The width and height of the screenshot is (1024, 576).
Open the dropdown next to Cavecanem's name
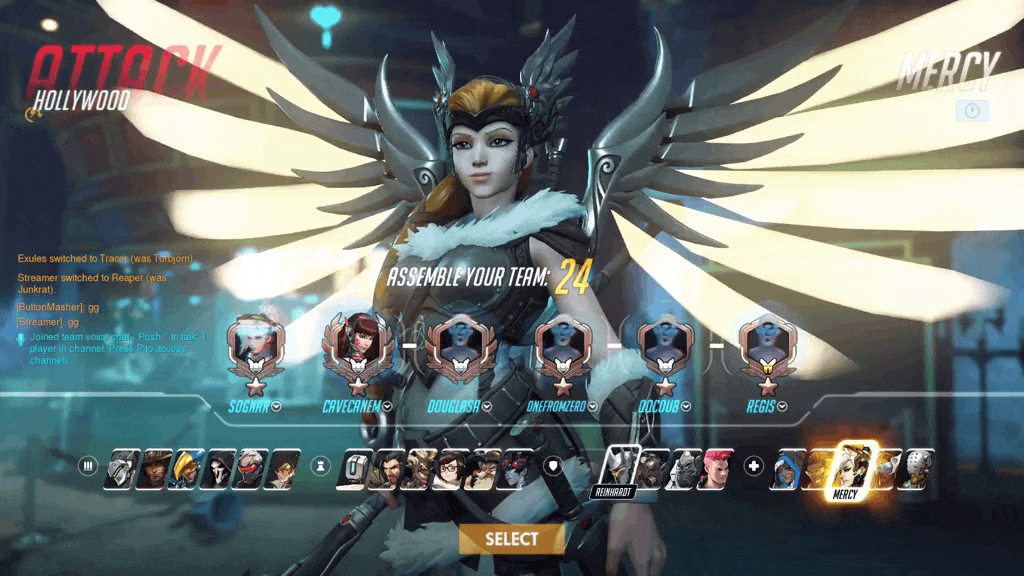387,406
